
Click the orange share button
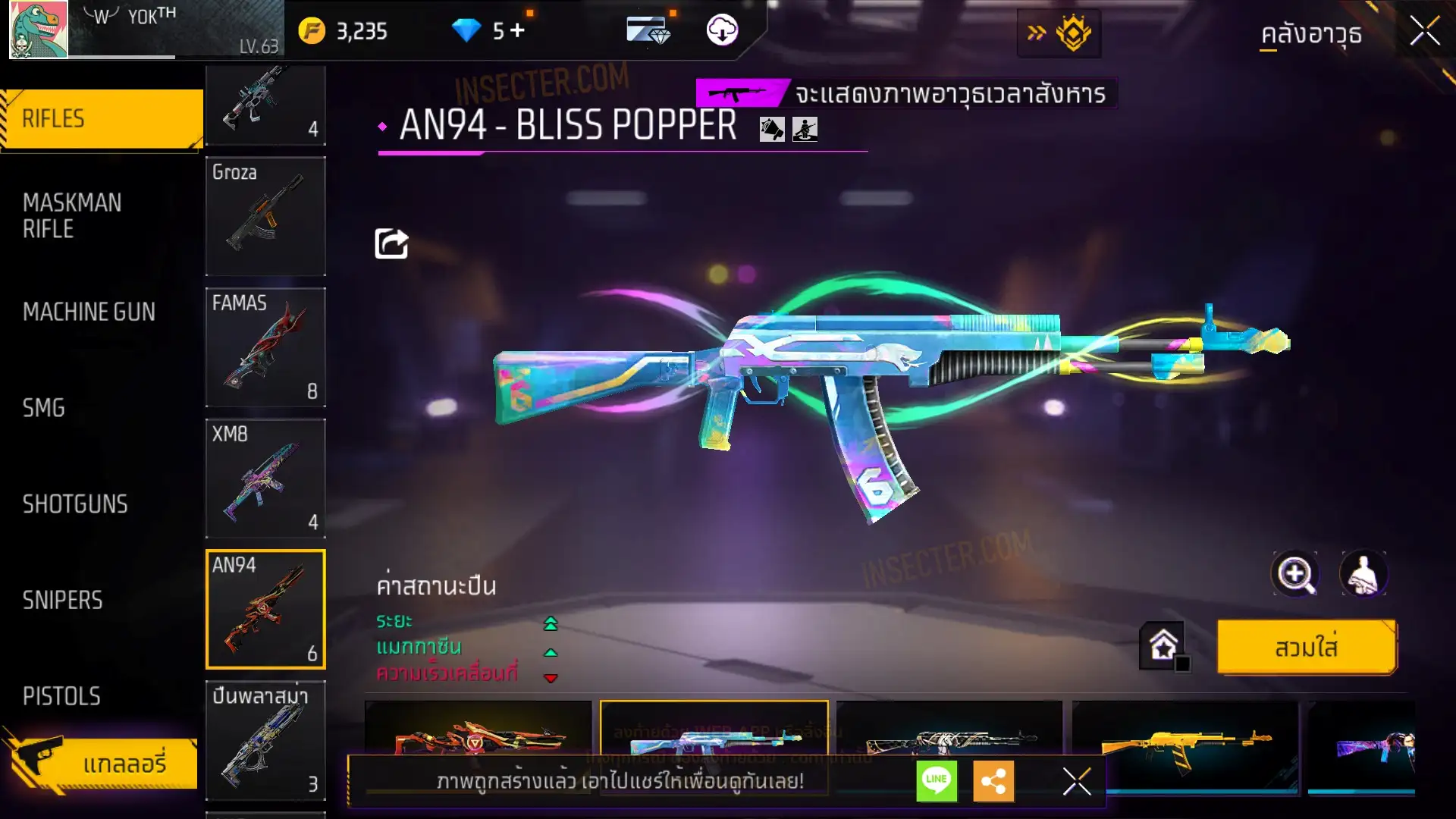coord(993,780)
